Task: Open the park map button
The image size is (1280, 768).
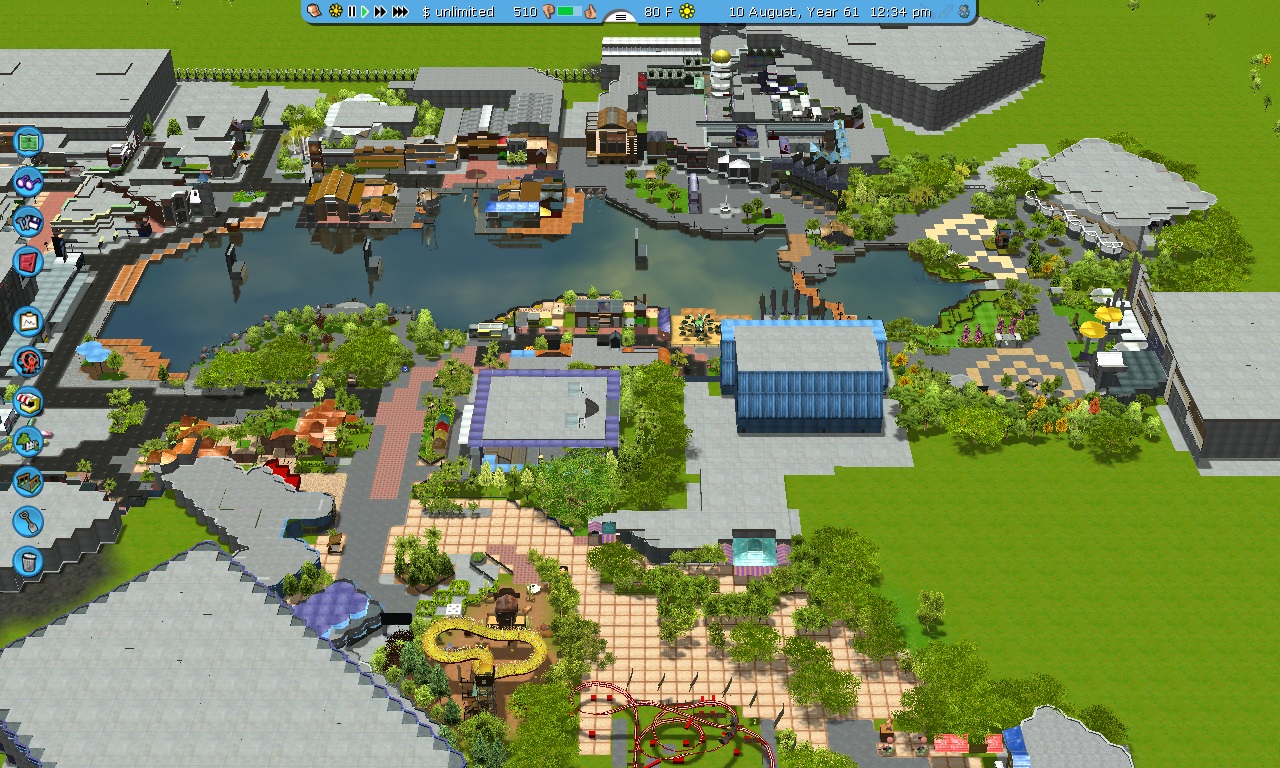Action: coord(28,142)
